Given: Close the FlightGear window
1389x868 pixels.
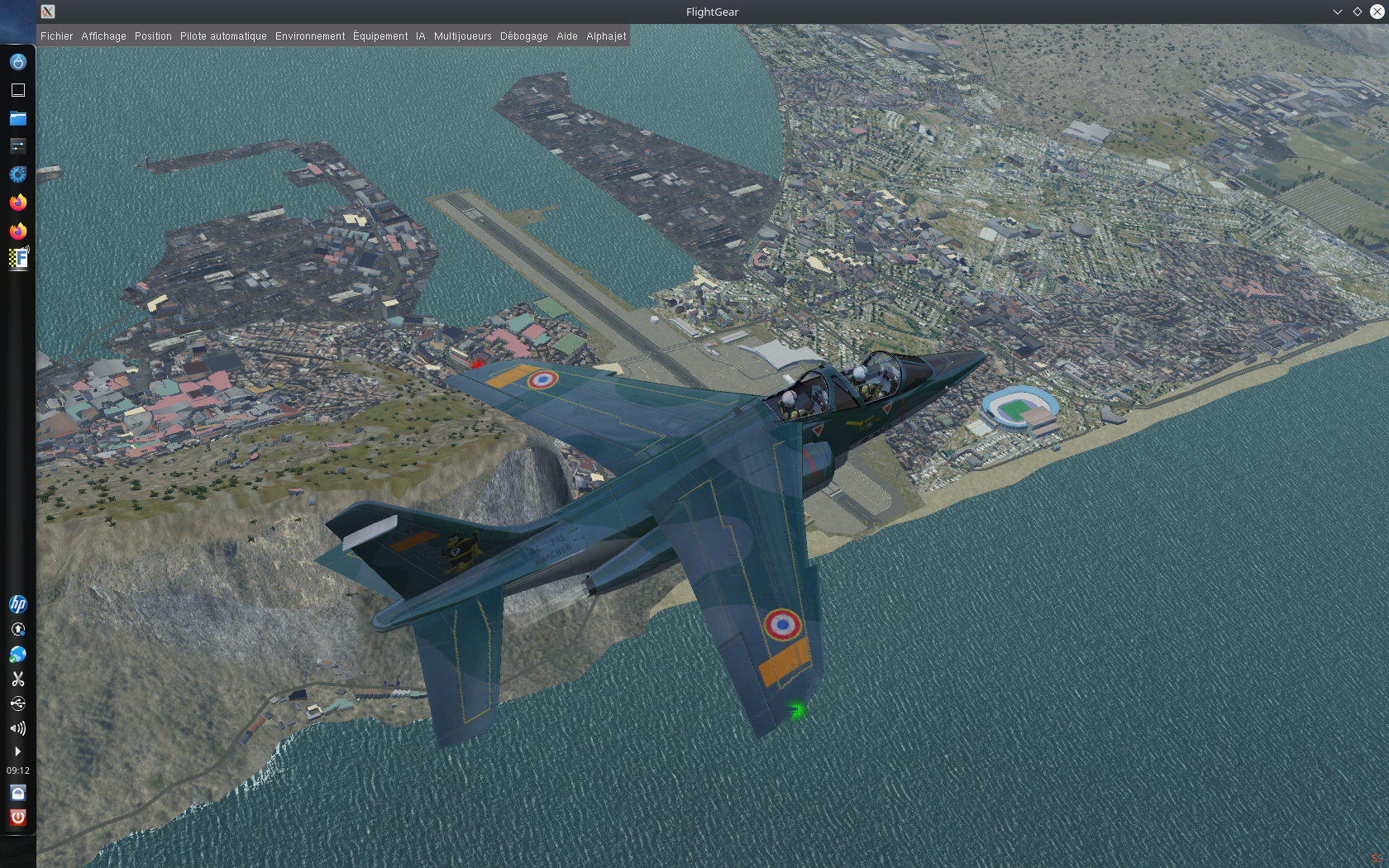Looking at the screenshot, I should (1377, 12).
